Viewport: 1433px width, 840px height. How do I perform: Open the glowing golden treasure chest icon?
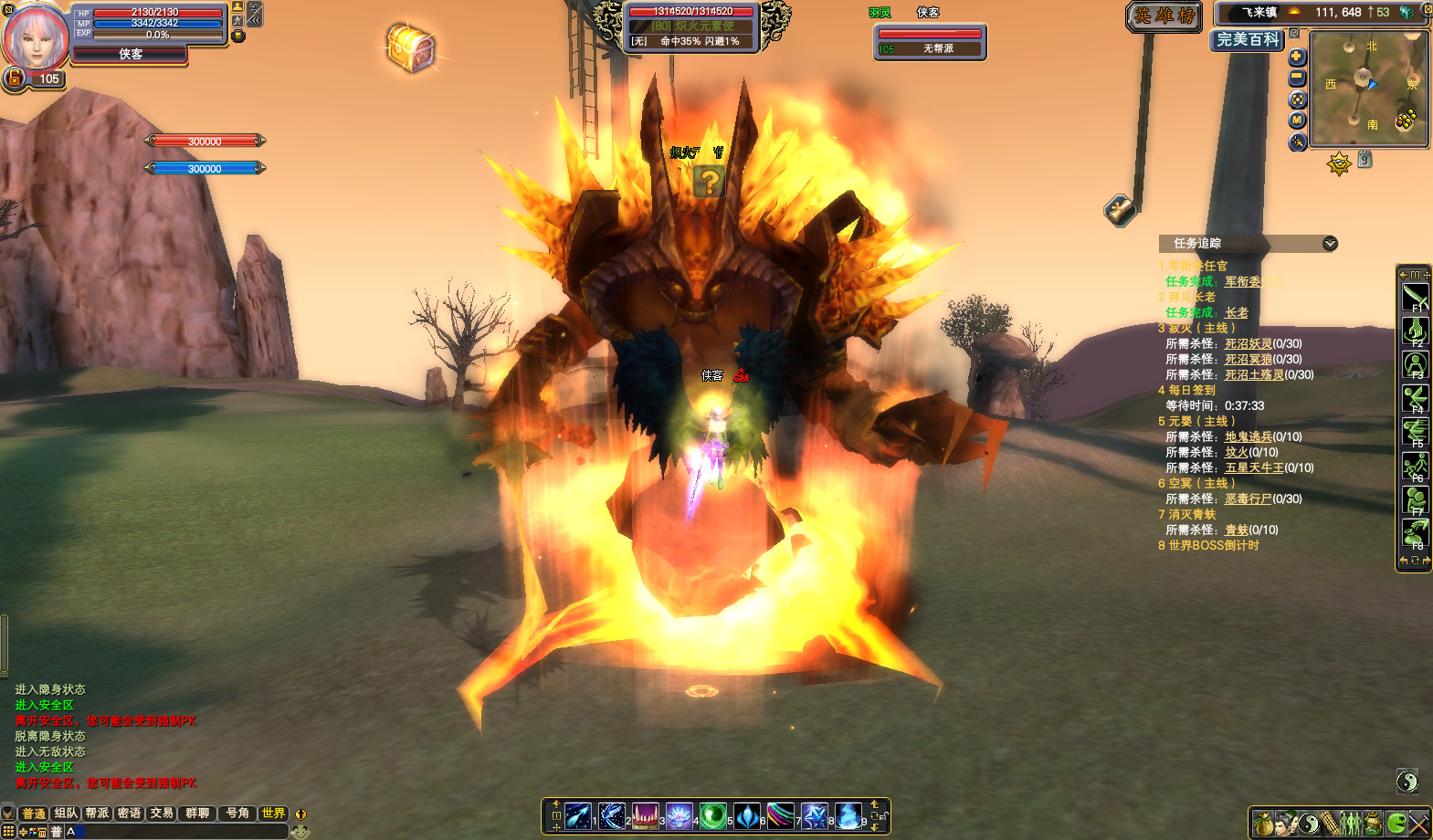pos(411,47)
